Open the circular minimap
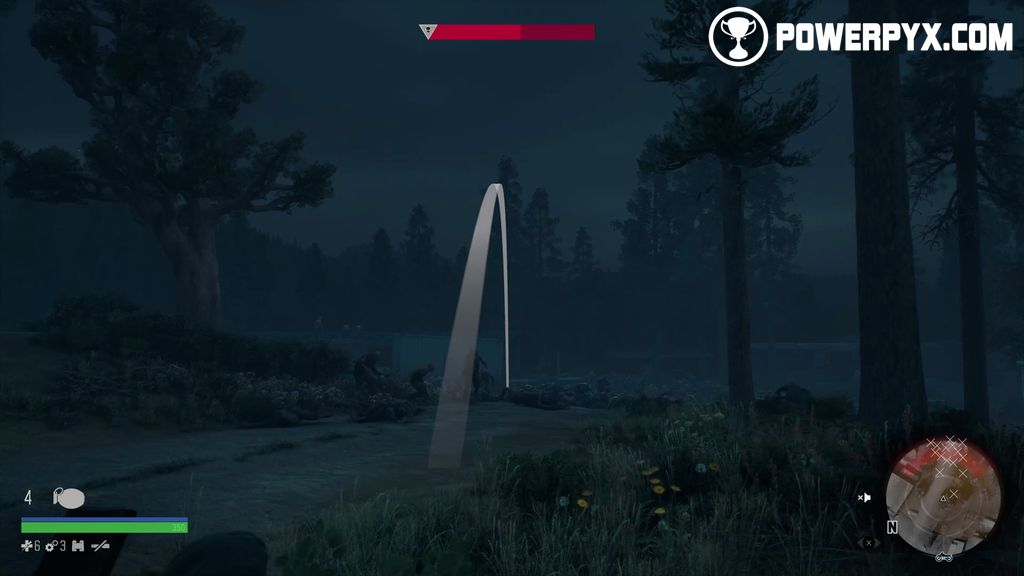This screenshot has width=1024, height=576. tap(943, 496)
